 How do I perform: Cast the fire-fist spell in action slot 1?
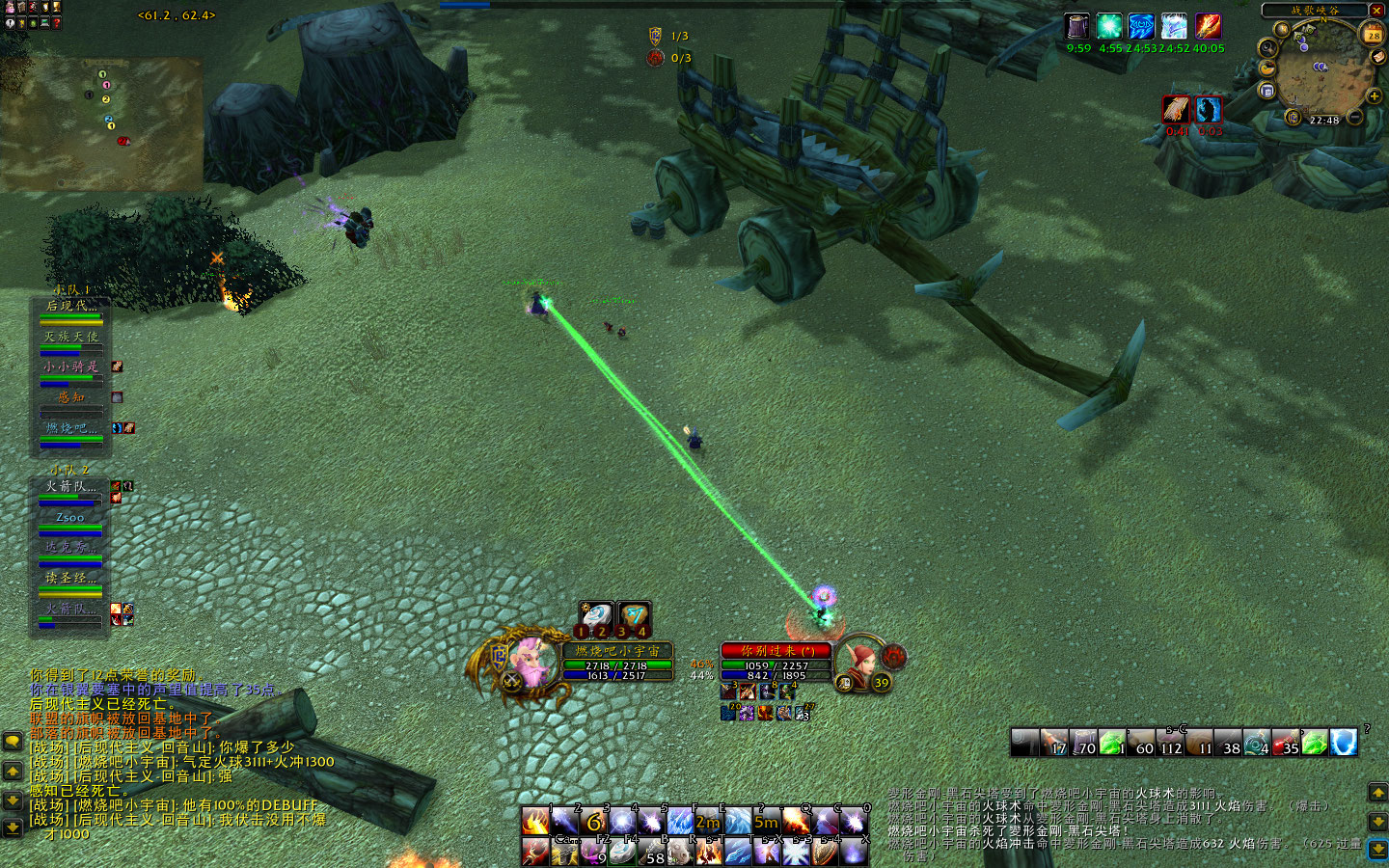pyautogui.click(x=535, y=822)
